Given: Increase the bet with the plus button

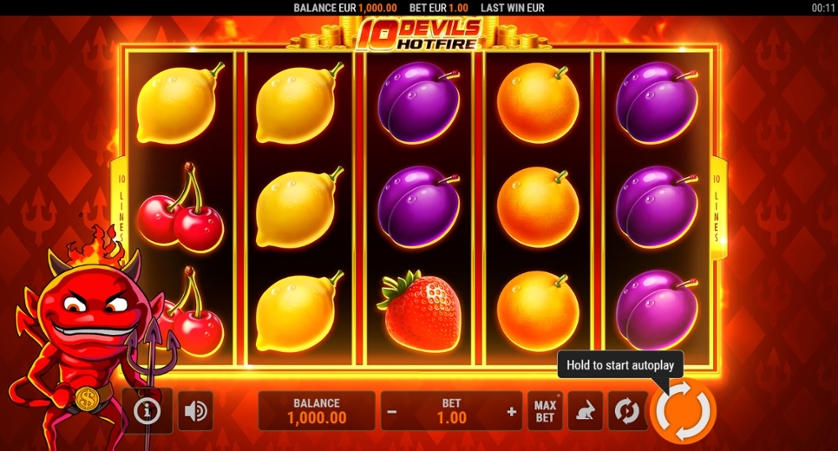Looking at the screenshot, I should 511,411.
